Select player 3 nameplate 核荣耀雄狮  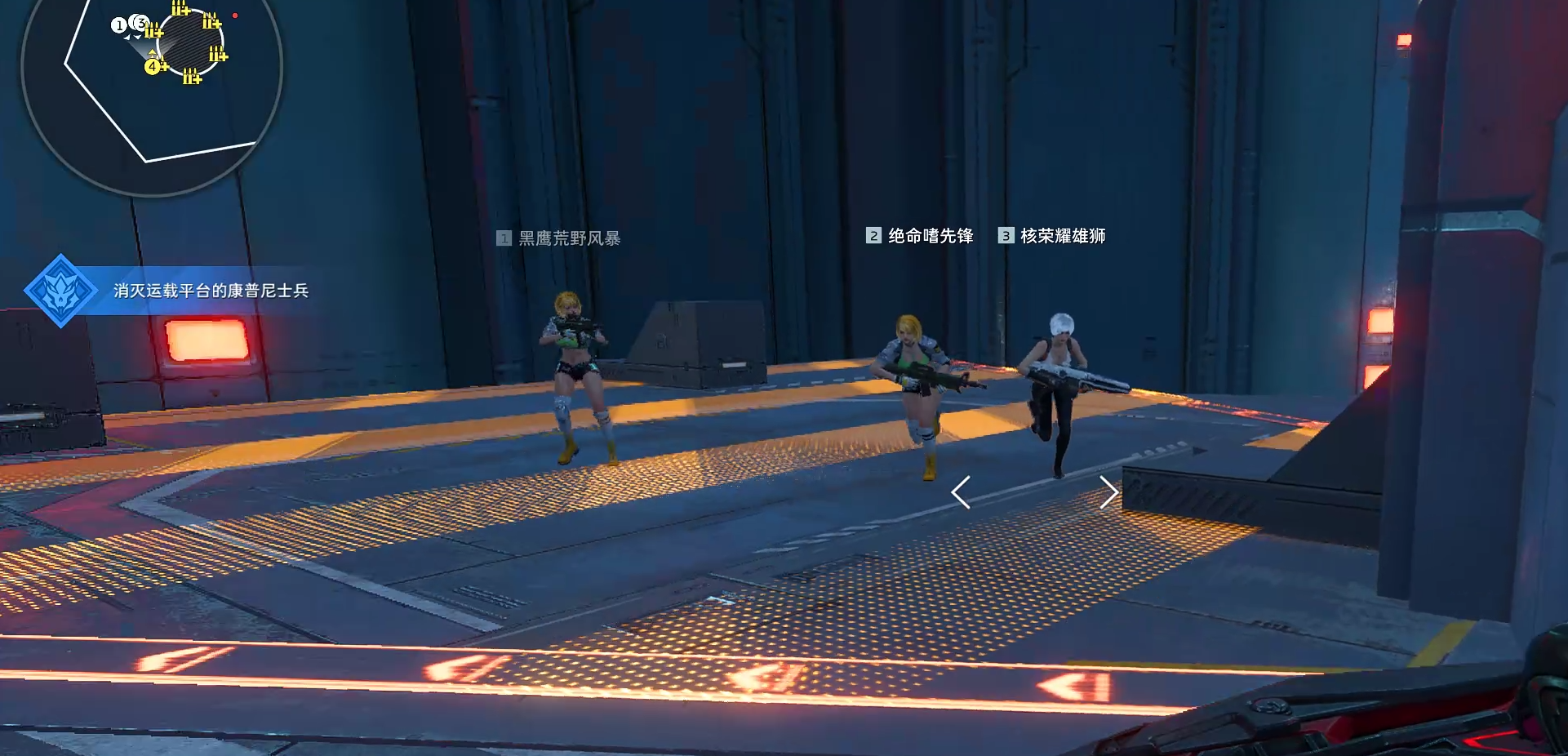(x=1052, y=236)
